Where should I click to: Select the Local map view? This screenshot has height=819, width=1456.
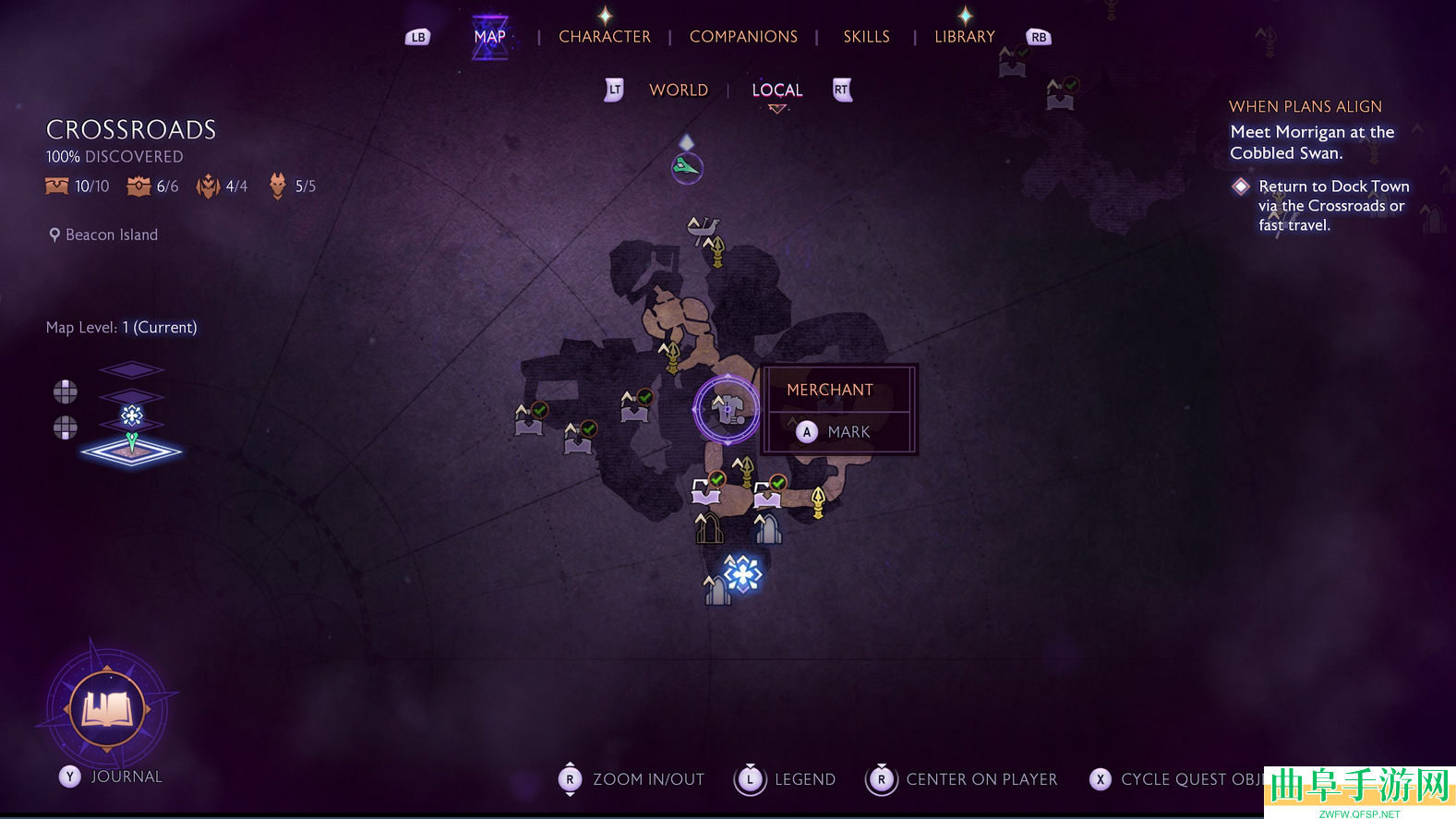tap(776, 90)
